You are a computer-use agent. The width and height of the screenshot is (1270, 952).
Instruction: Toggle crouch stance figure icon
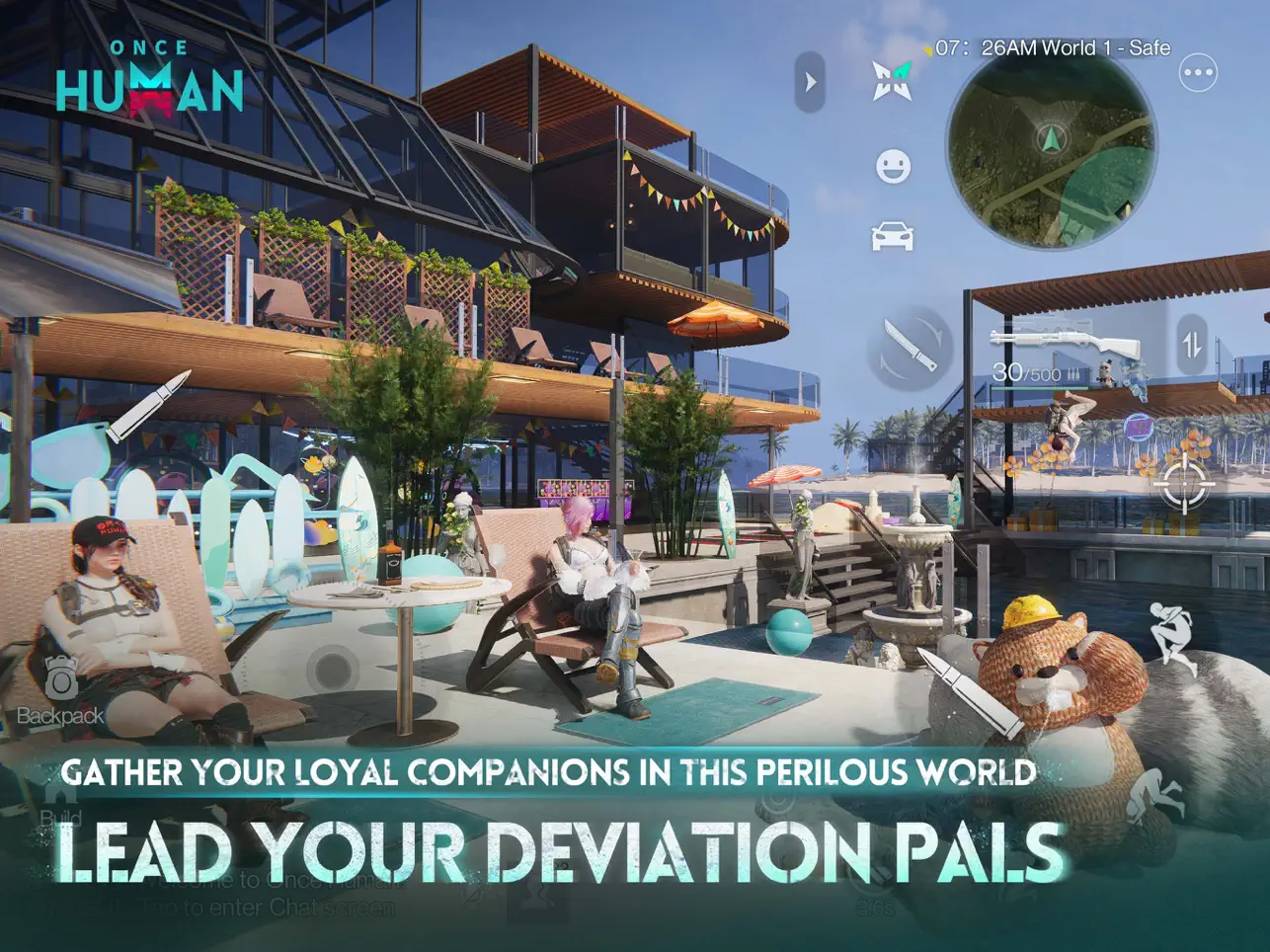point(1173,635)
